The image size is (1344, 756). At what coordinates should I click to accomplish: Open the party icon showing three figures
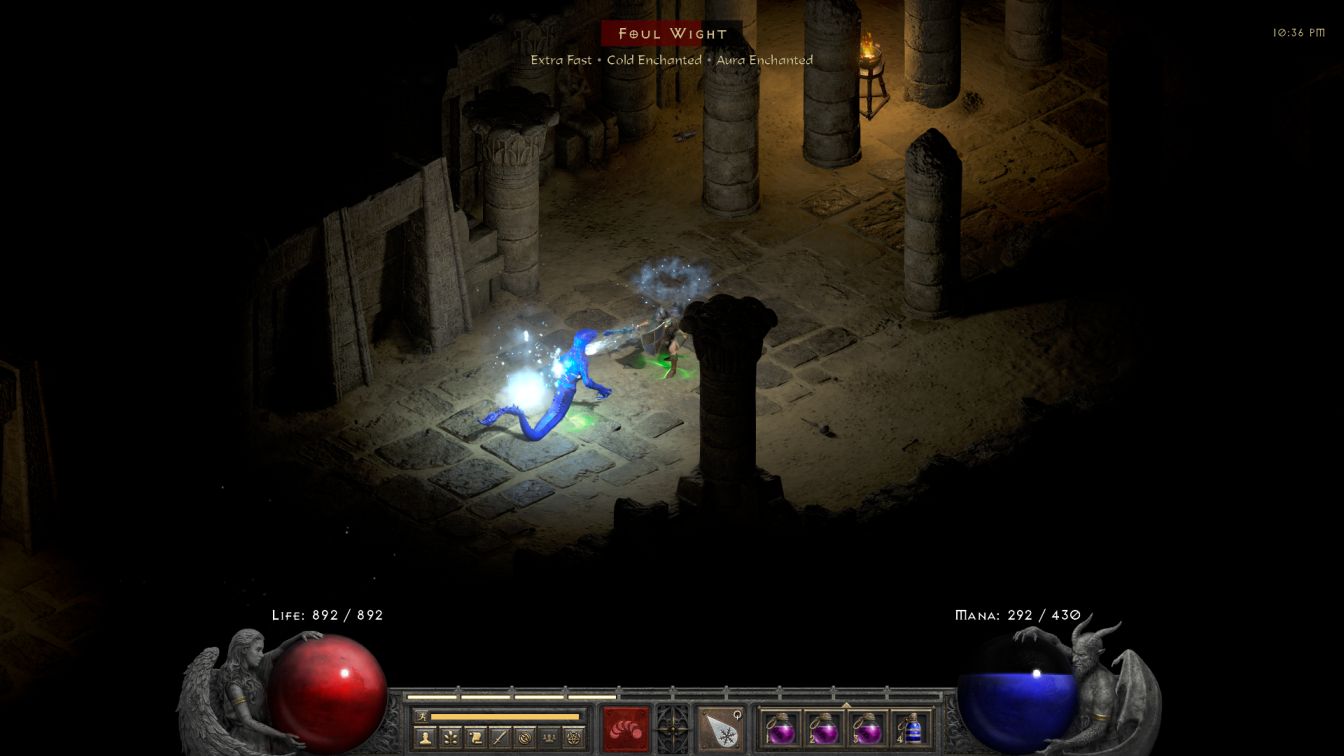tap(549, 738)
